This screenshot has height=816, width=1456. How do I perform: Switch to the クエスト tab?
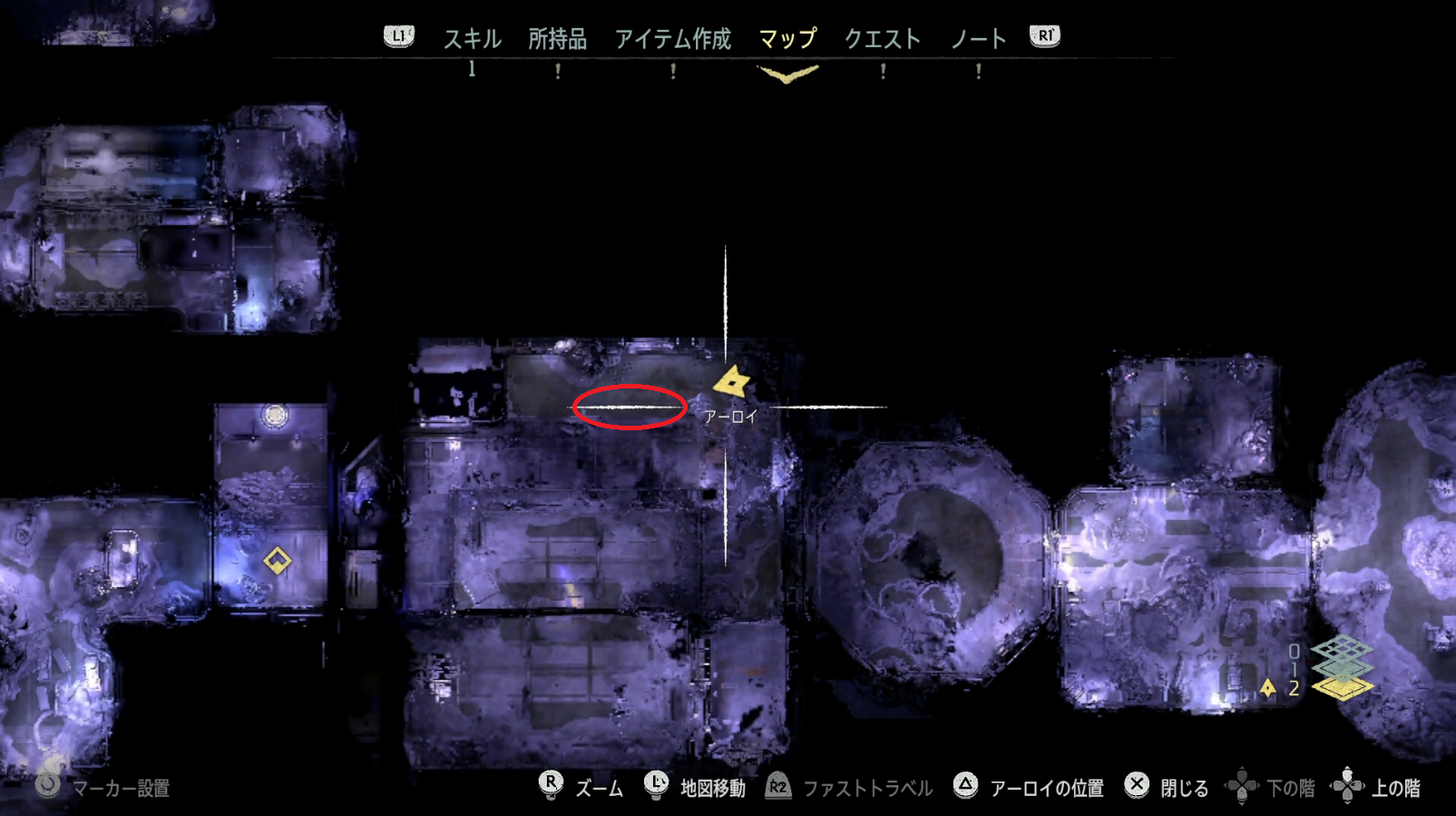(884, 38)
